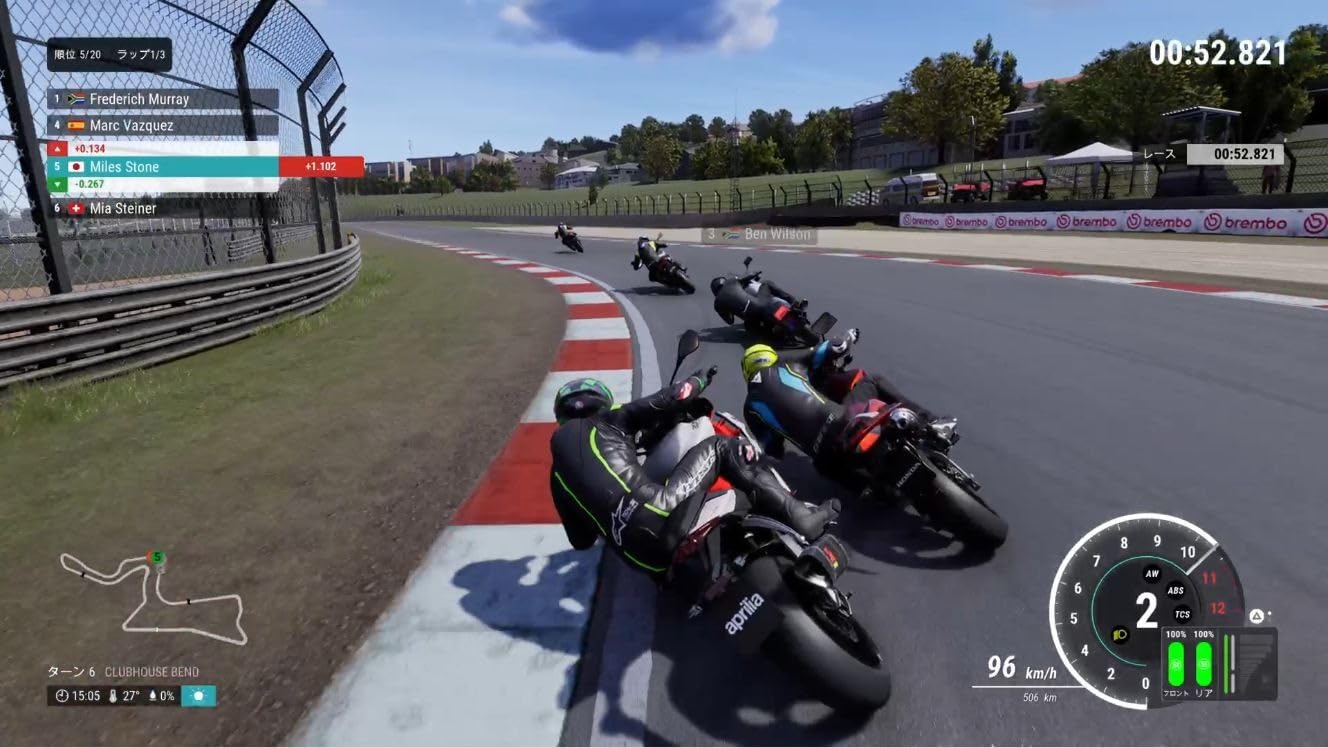This screenshot has width=1328, height=748.
Task: Click the red upward arrow above Miles Stone
Action: click(x=57, y=149)
